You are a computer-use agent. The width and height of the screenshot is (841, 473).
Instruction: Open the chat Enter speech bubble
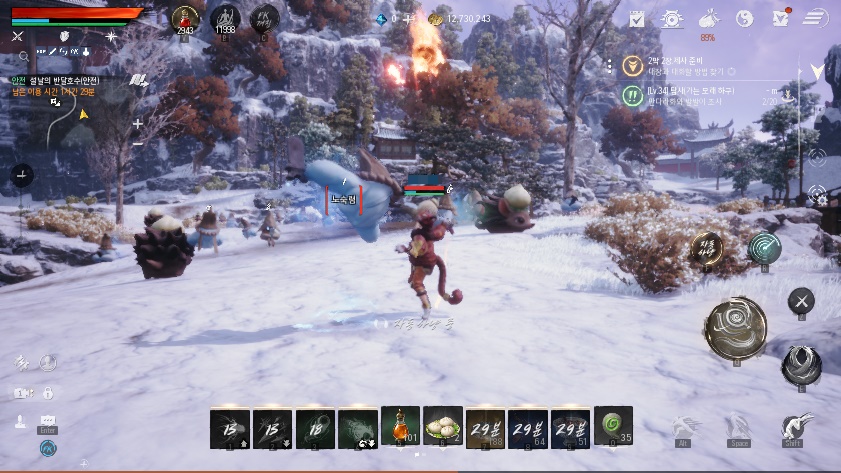click(48, 422)
